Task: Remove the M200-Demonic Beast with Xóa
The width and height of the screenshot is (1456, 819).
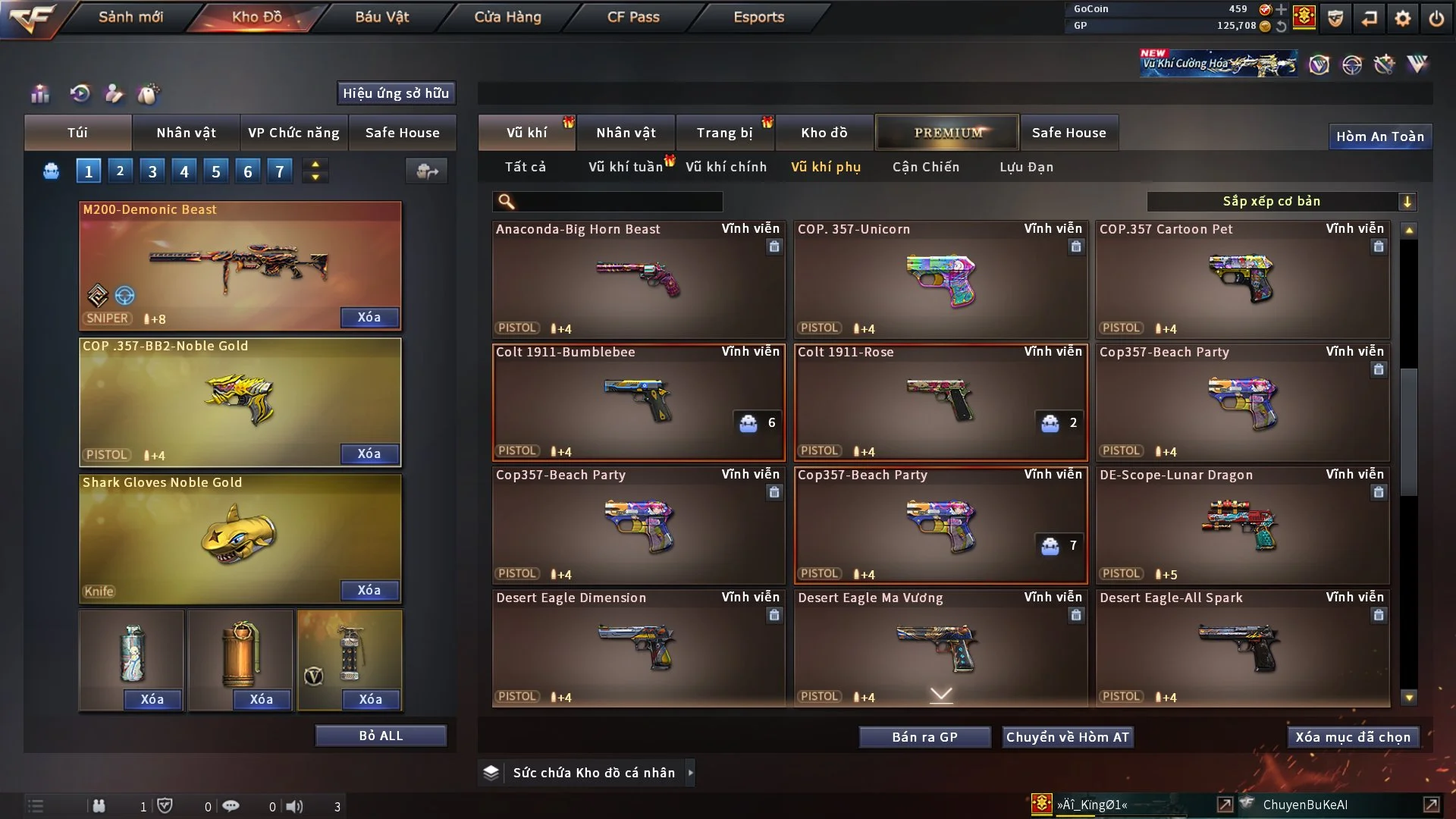Action: pyautogui.click(x=369, y=317)
